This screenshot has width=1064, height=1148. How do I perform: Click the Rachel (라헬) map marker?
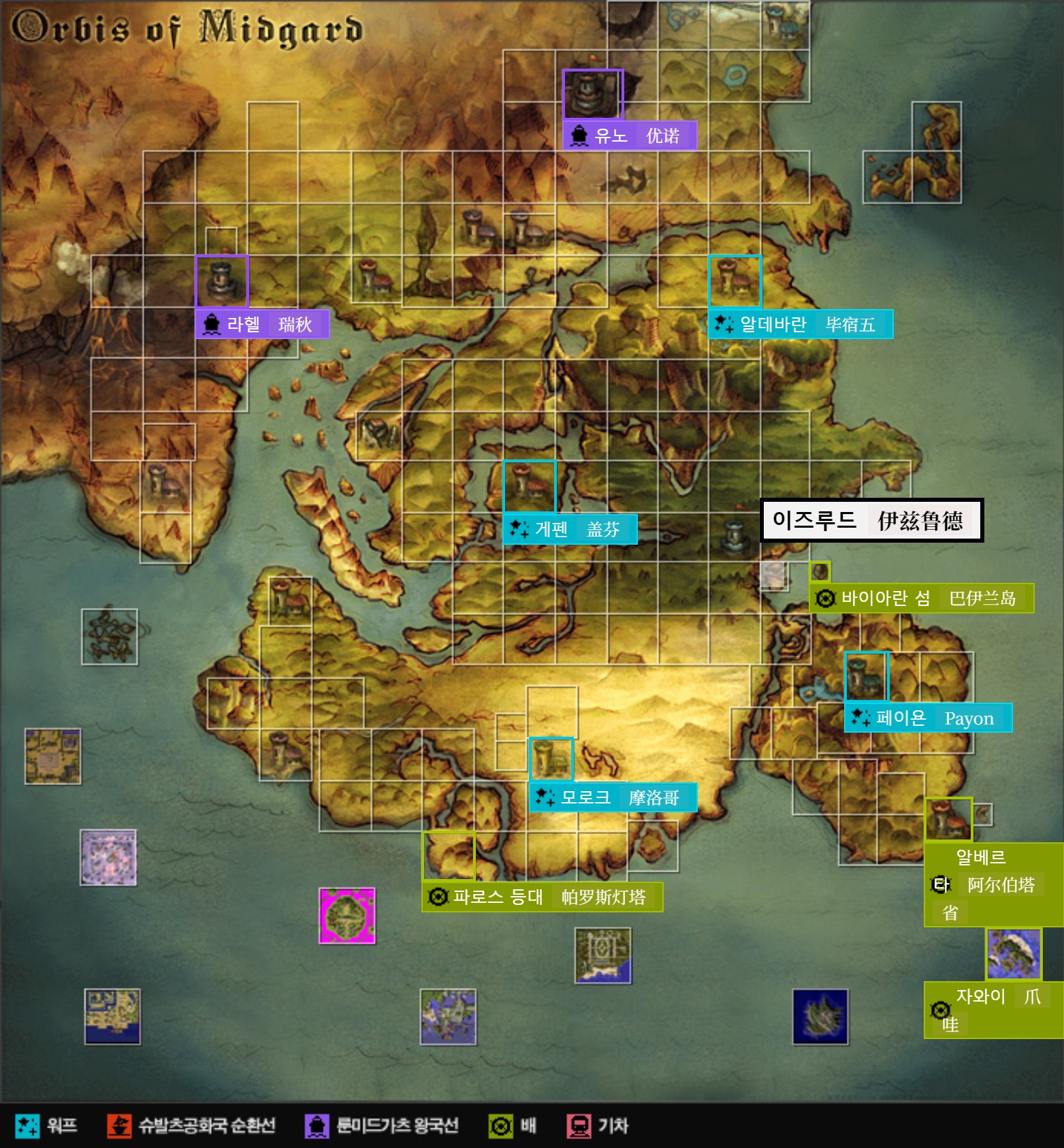[x=221, y=281]
